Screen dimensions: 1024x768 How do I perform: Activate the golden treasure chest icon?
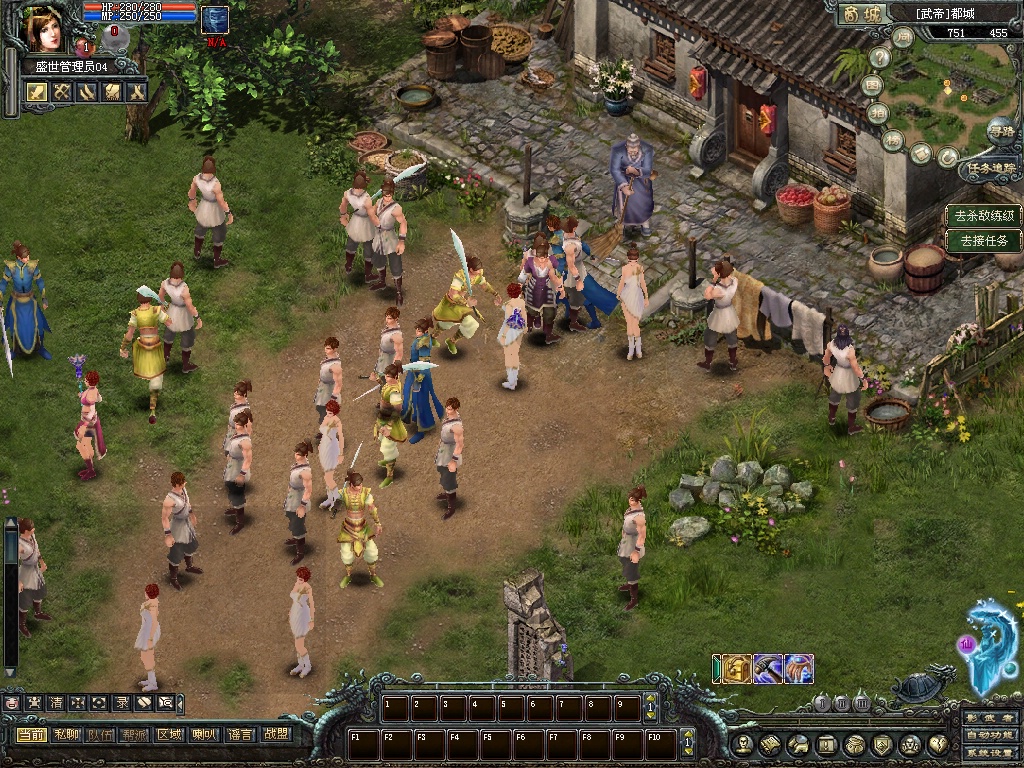click(x=738, y=669)
